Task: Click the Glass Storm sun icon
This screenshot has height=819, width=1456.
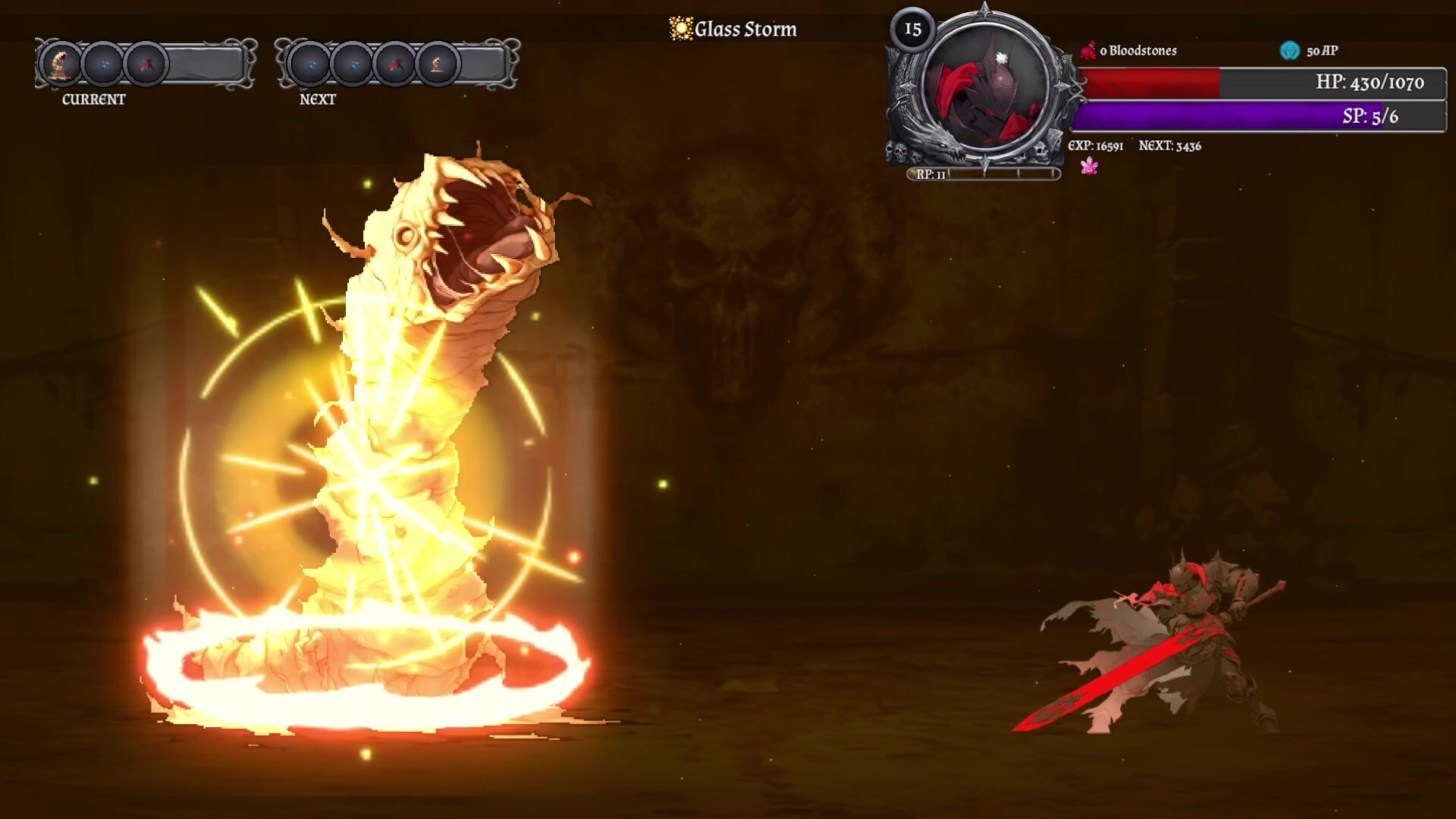Action: (680, 29)
